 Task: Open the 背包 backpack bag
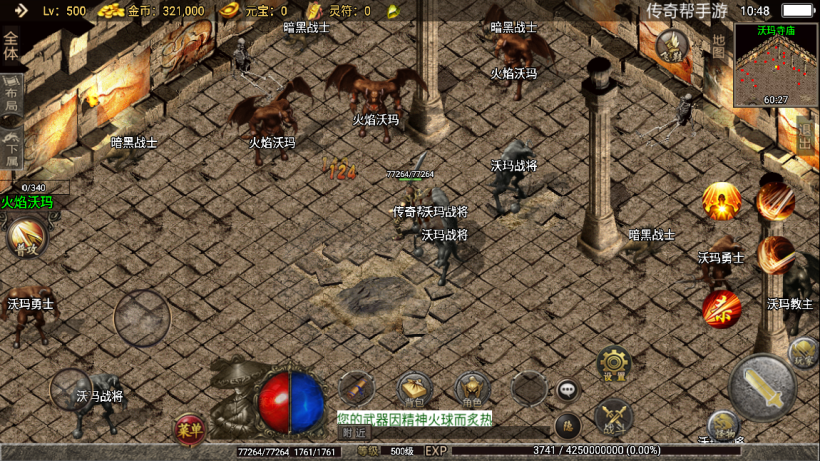[414, 390]
